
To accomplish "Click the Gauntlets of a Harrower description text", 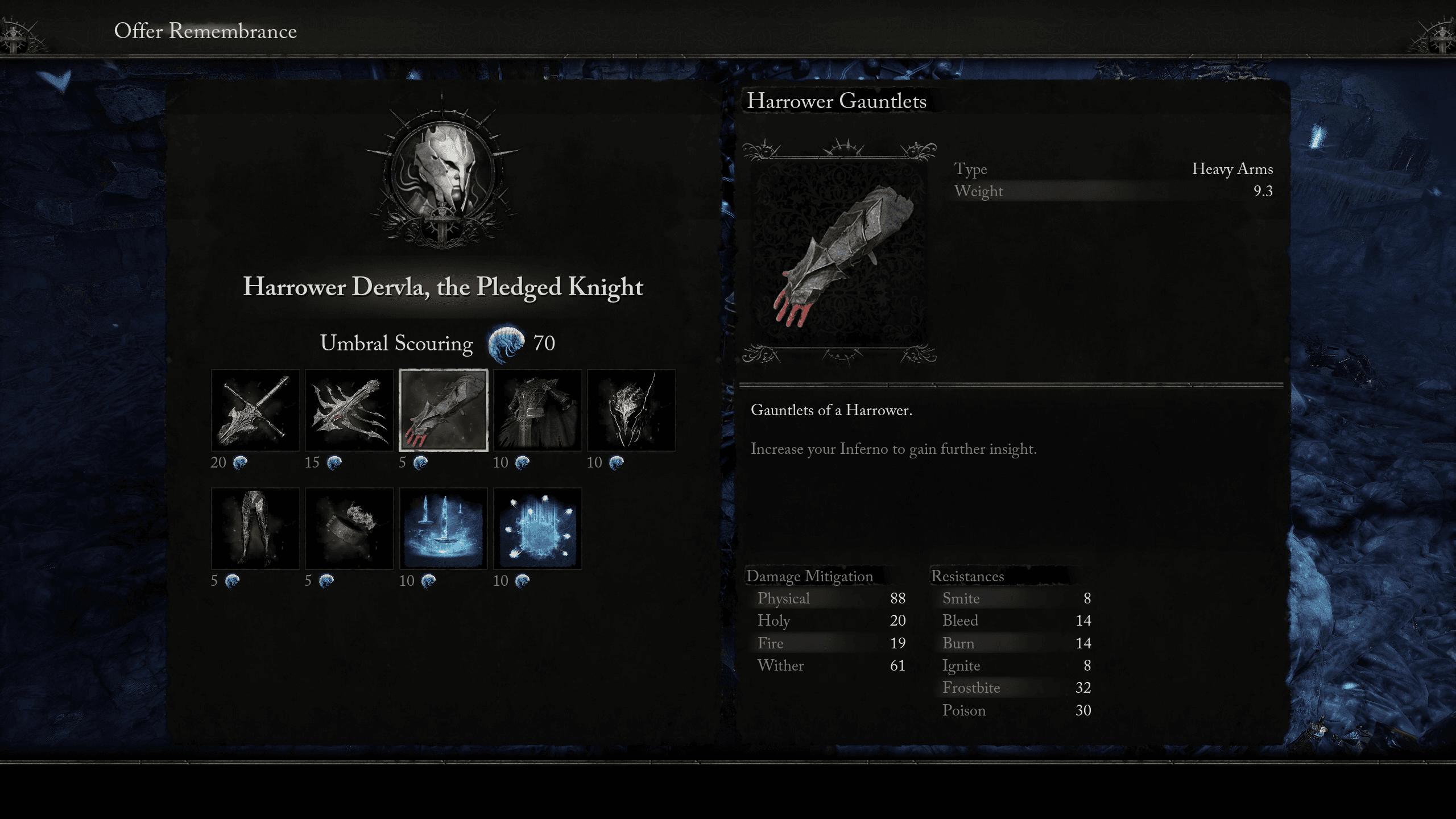I will pyautogui.click(x=832, y=409).
